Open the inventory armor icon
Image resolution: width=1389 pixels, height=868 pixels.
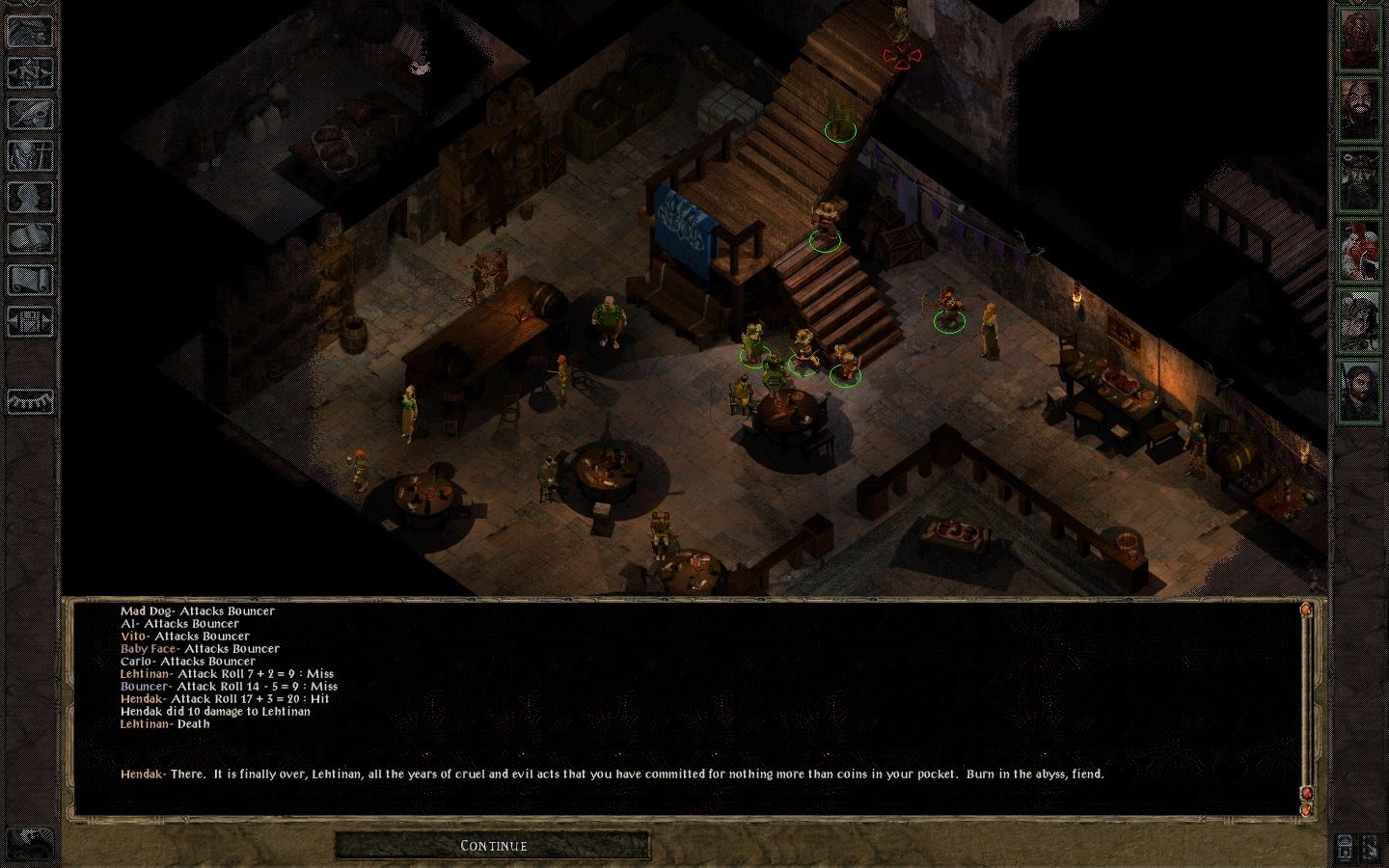pos(30,155)
